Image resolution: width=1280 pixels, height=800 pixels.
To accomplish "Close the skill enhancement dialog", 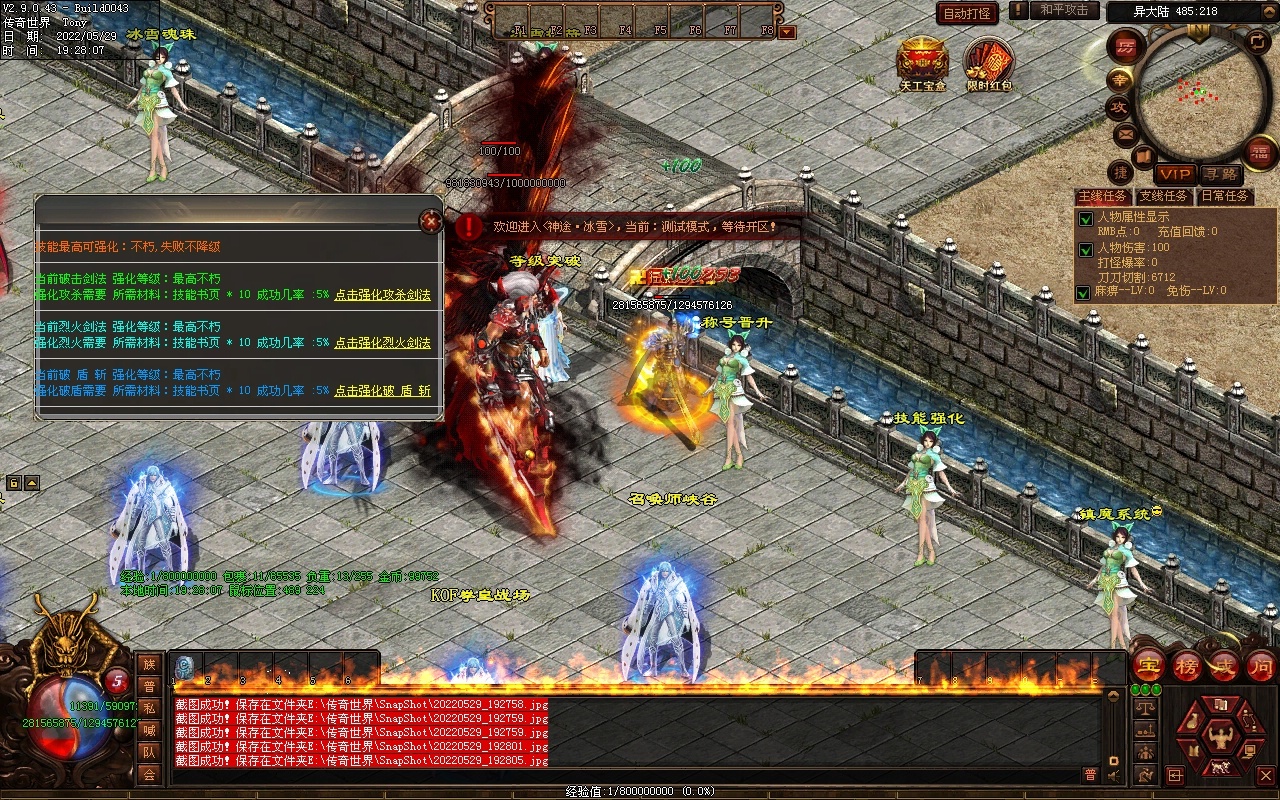I will (431, 221).
